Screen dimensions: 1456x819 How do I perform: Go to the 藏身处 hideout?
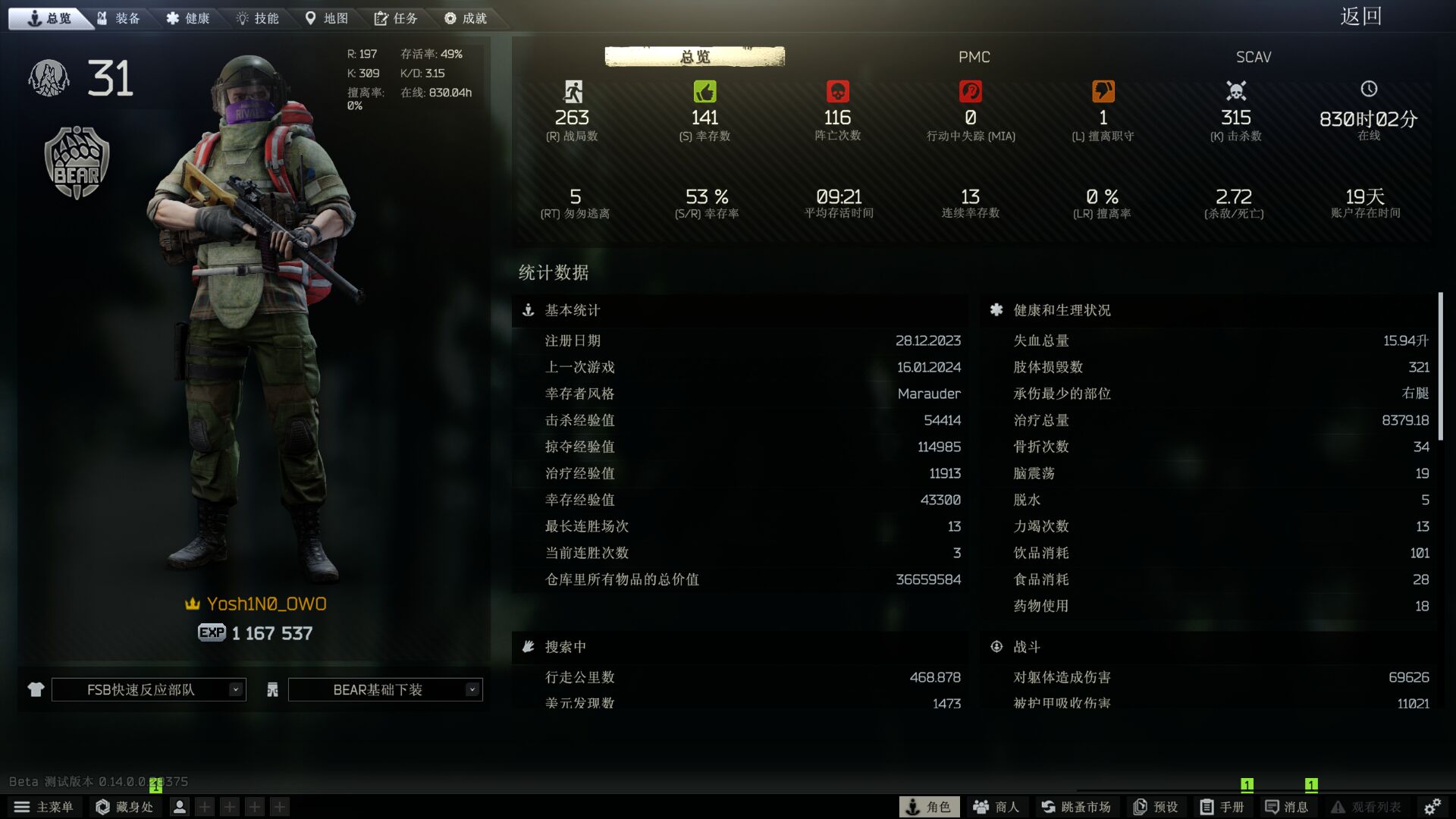click(125, 807)
